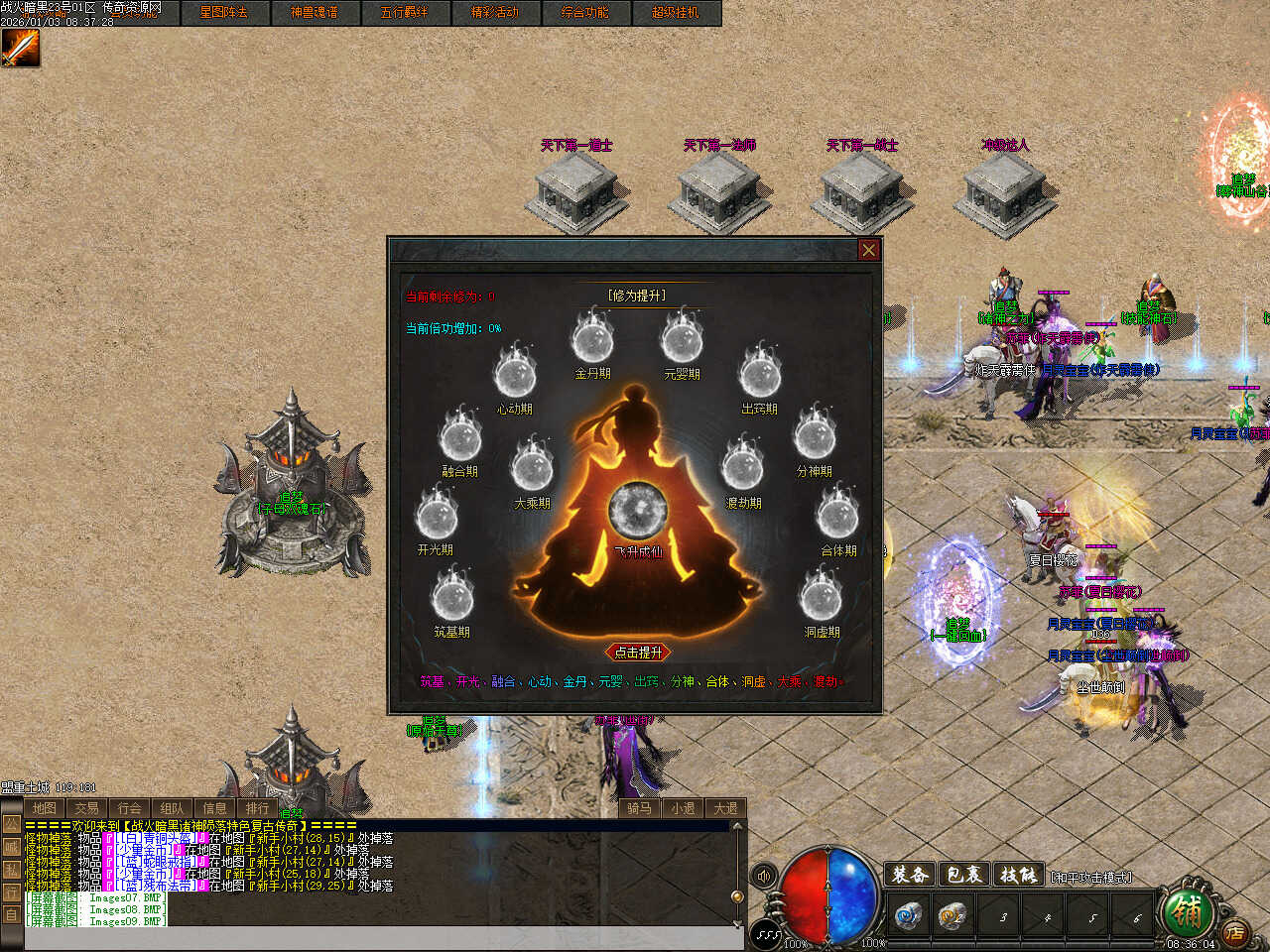Use the blue swirl scroll in hotbar

pyautogui.click(x=908, y=915)
